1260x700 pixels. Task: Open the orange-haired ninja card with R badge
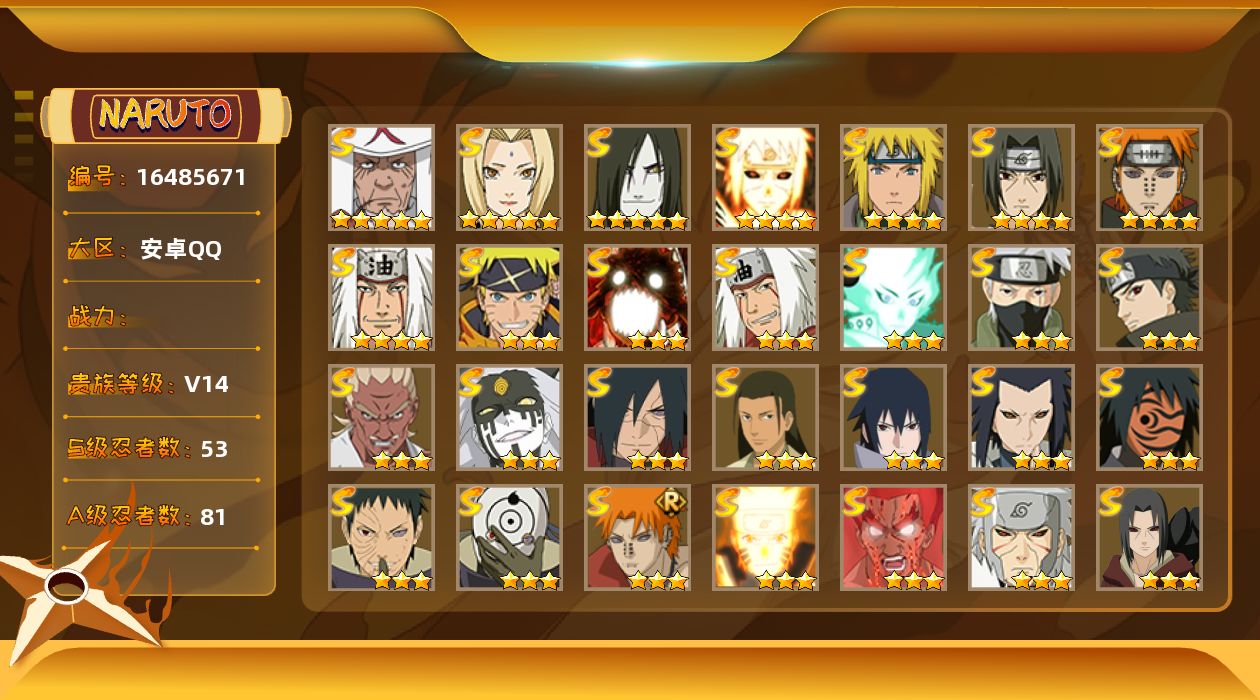click(x=637, y=538)
